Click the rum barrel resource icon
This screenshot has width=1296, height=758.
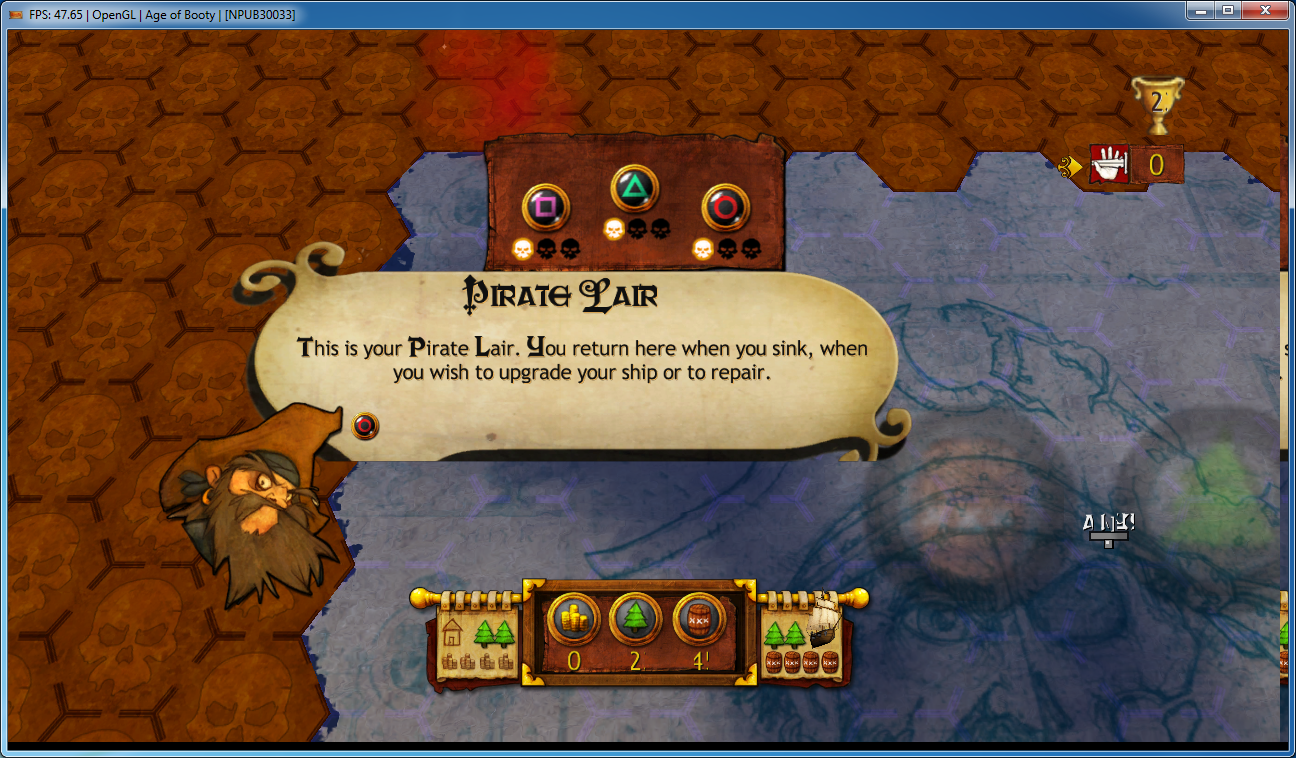click(699, 619)
